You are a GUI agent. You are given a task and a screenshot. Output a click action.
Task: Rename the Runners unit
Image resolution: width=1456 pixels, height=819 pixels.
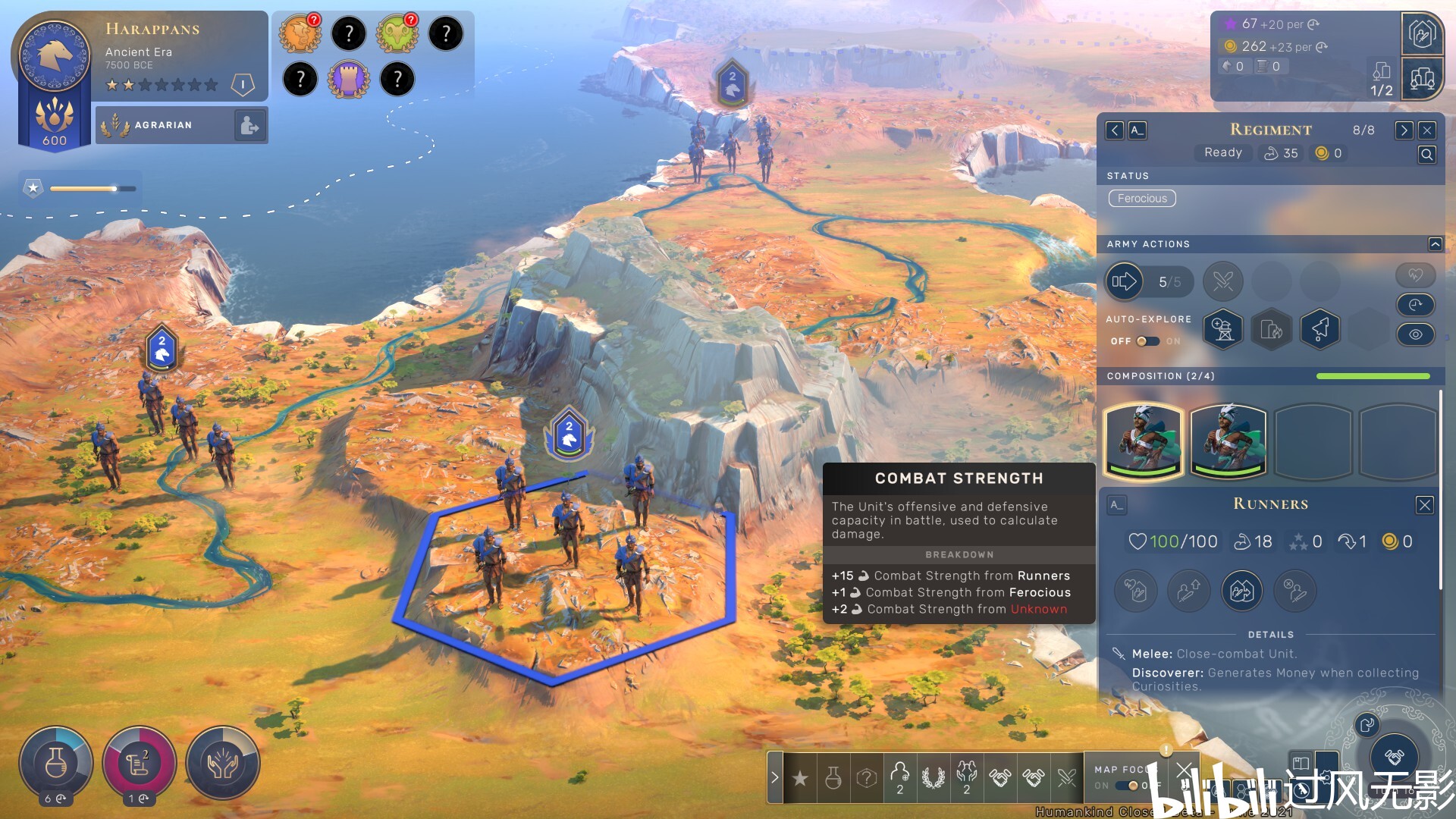[x=1116, y=505]
